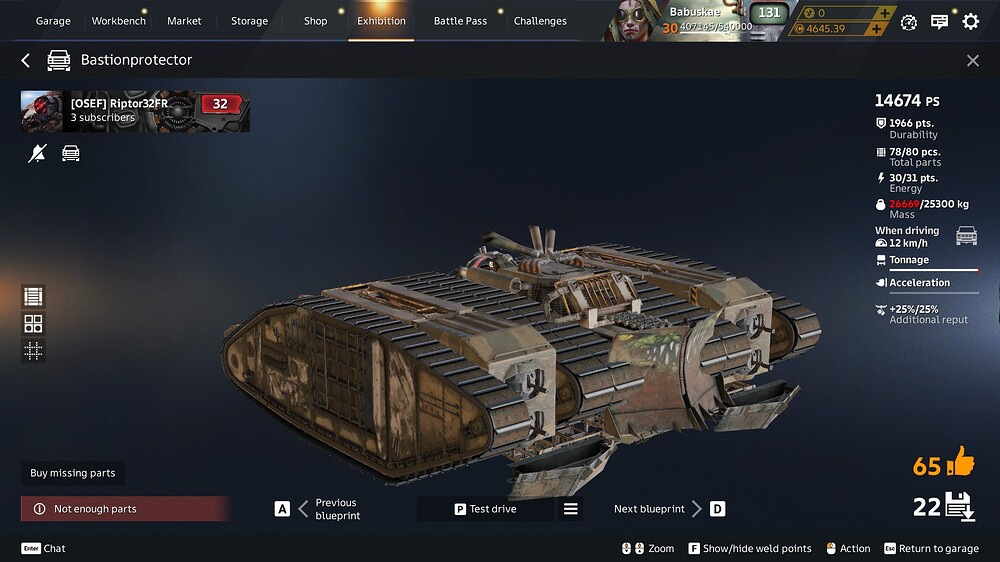Image resolution: width=1000 pixels, height=562 pixels.
Task: Open the Garage tab
Action: tap(53, 21)
